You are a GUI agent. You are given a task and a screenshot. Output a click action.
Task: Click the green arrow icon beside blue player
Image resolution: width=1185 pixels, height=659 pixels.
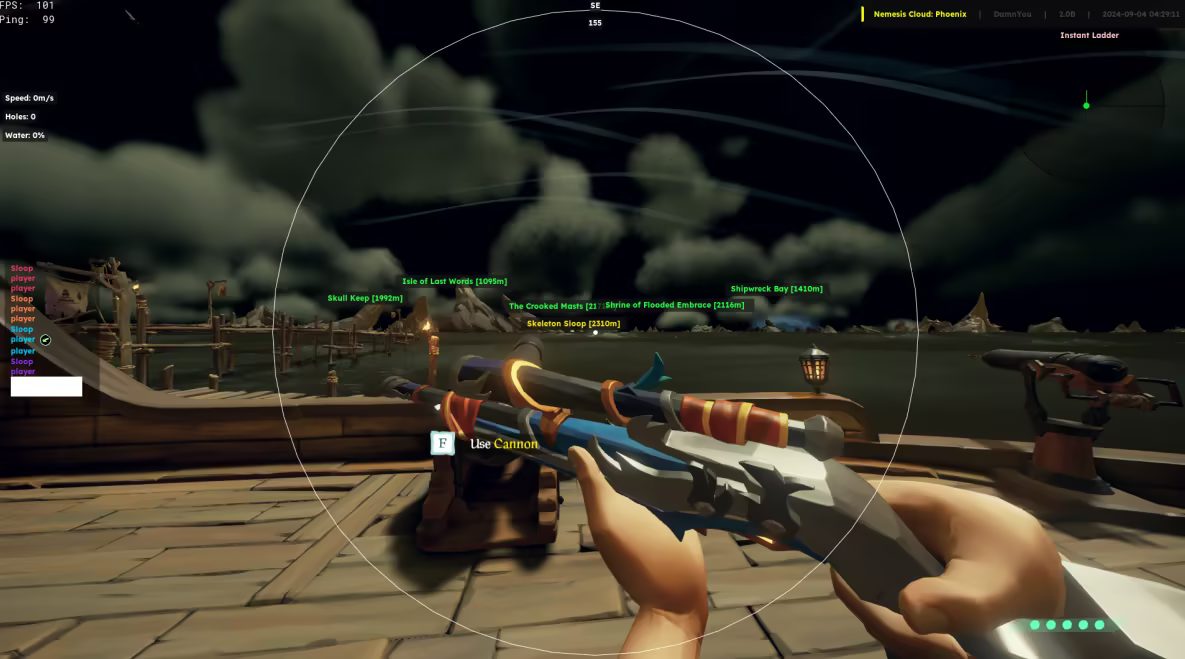(x=45, y=340)
